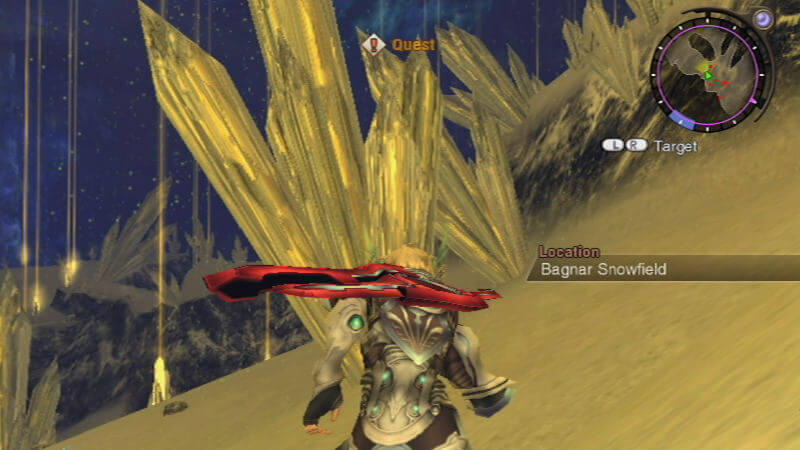Select the Quest marker icon
Screen dimensions: 800x450
375,44
